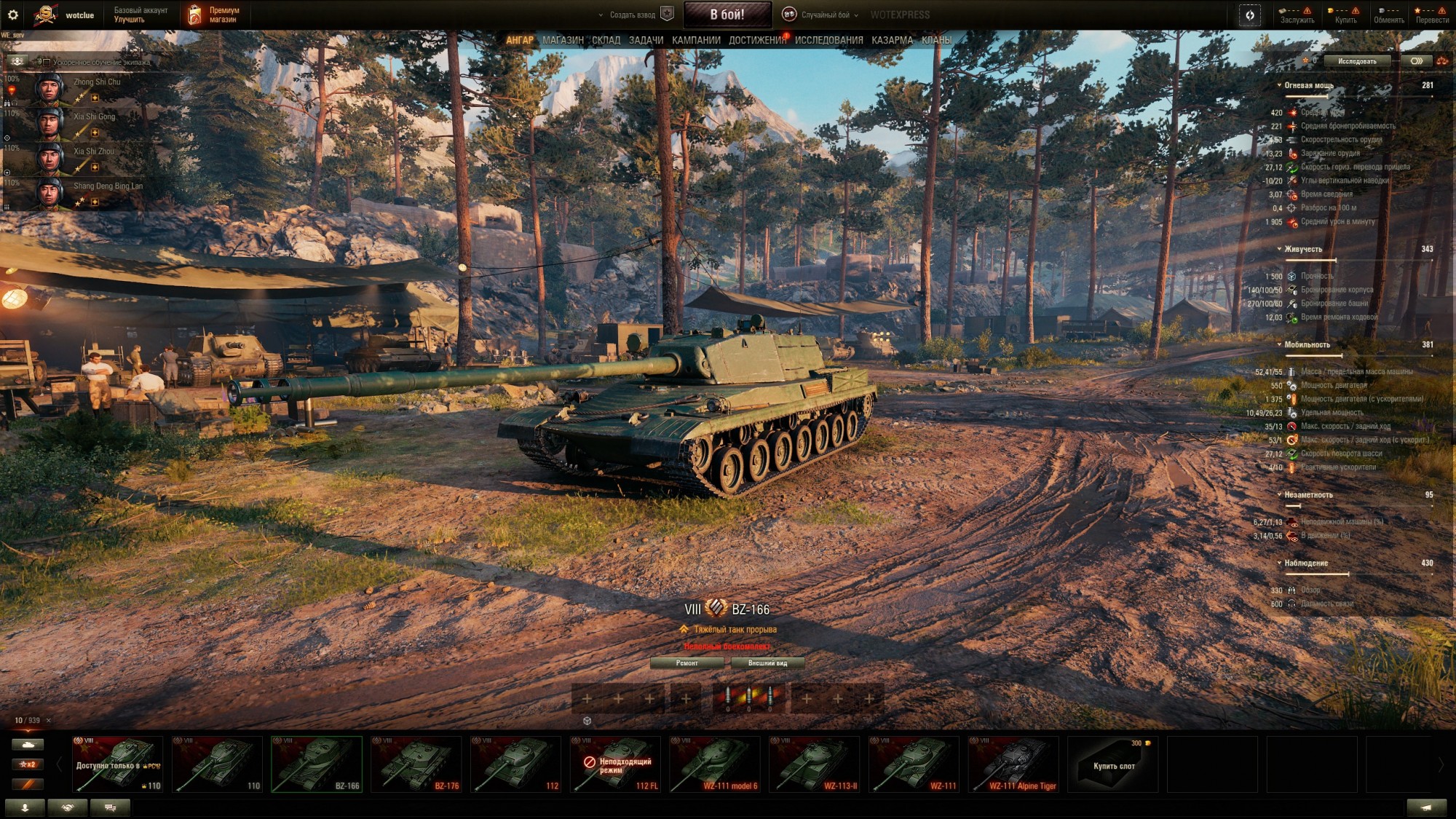Select the BZ-176 tank in carousel

coord(416,764)
